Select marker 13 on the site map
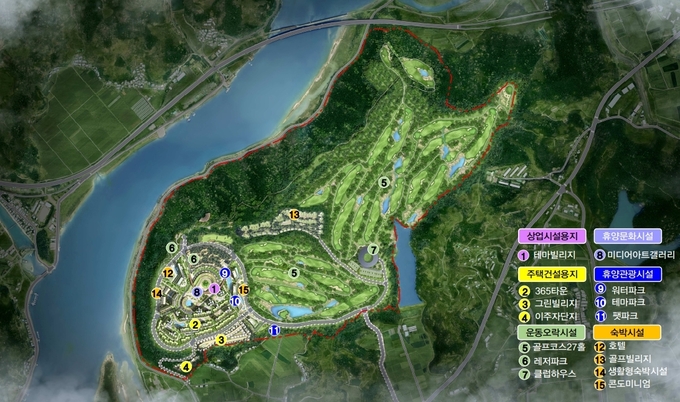 [294, 214]
